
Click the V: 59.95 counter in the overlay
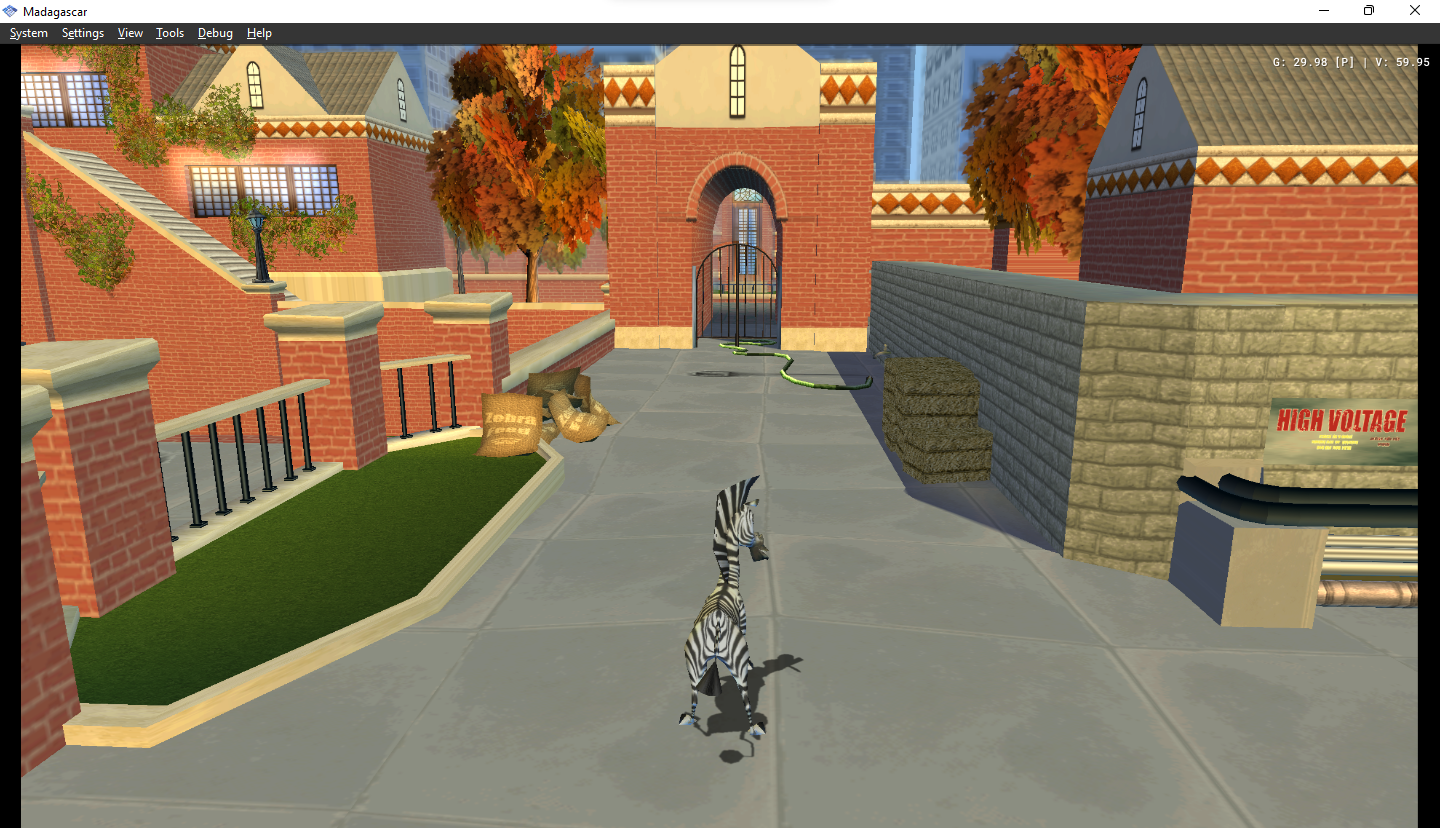(x=1404, y=61)
